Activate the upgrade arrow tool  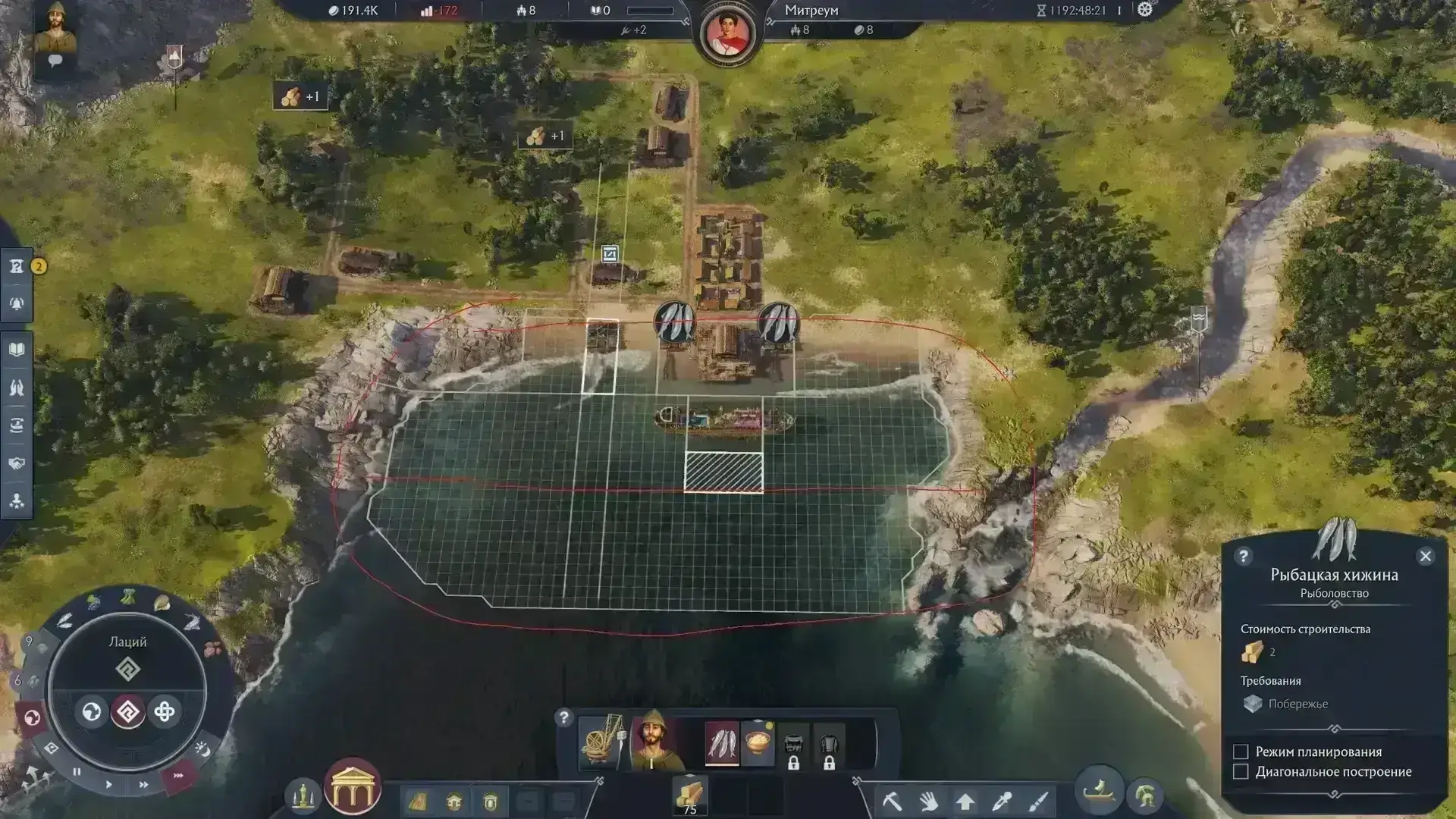(x=965, y=801)
